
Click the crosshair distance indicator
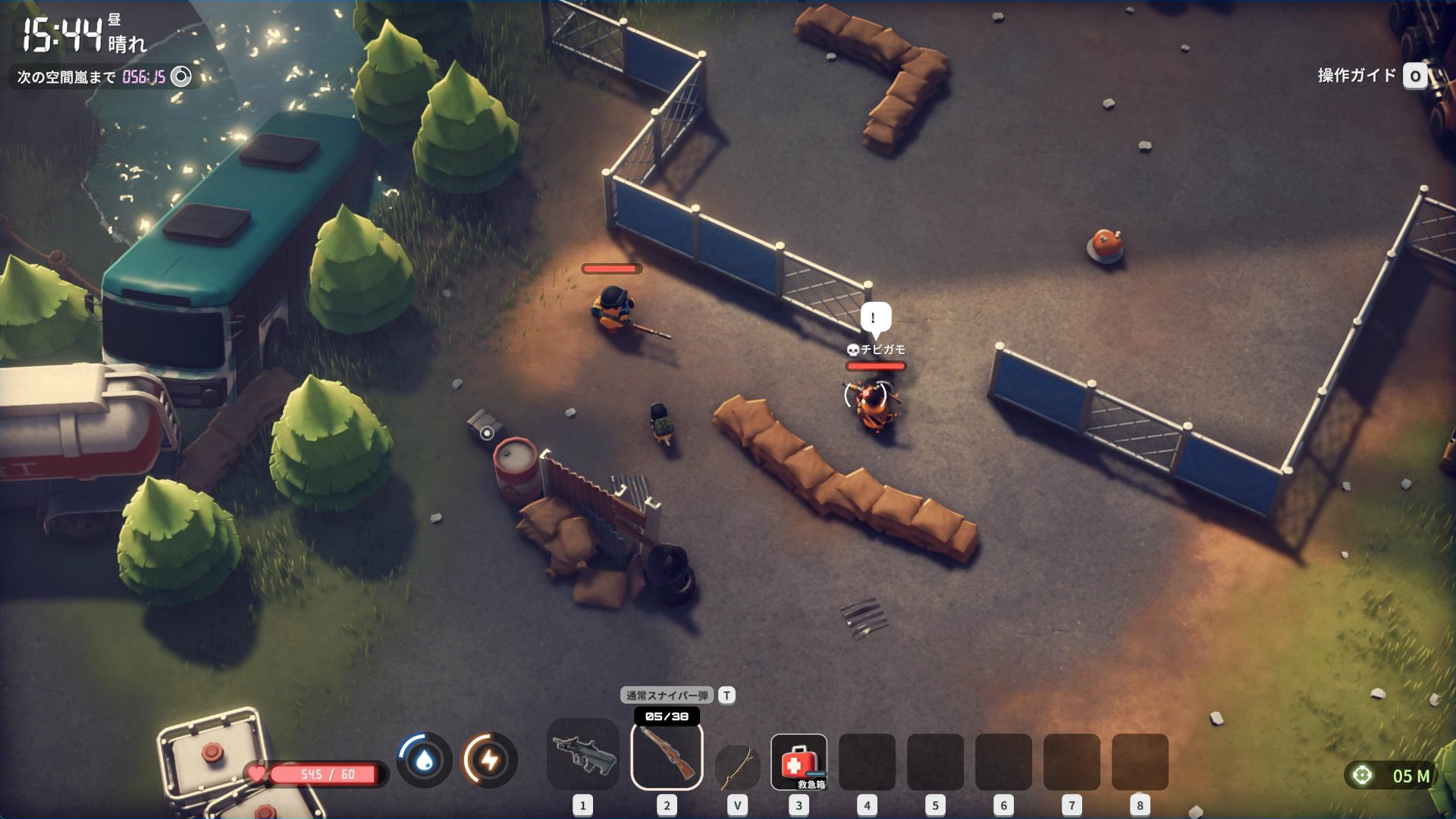(x=1363, y=775)
